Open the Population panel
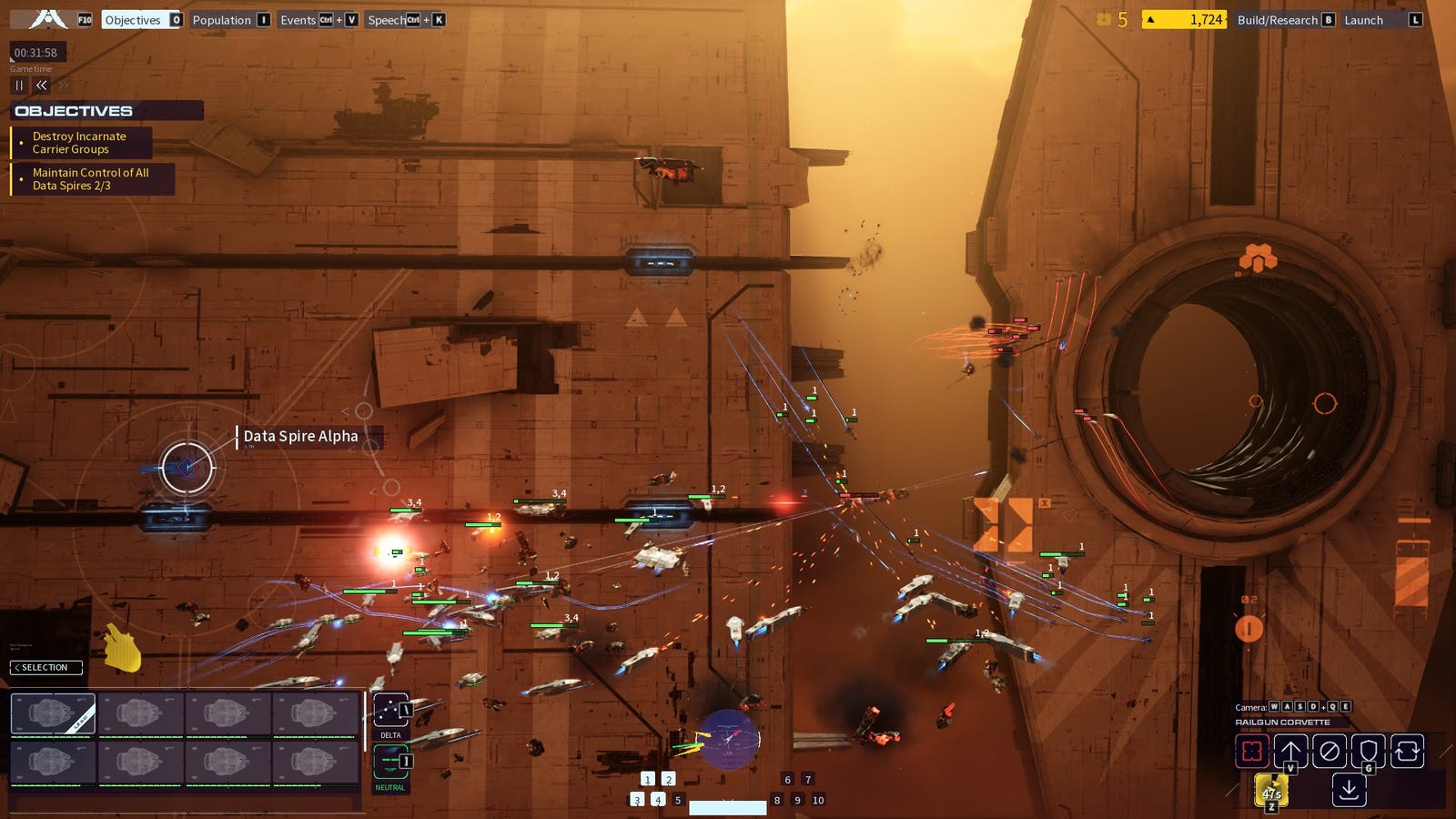 221,20
